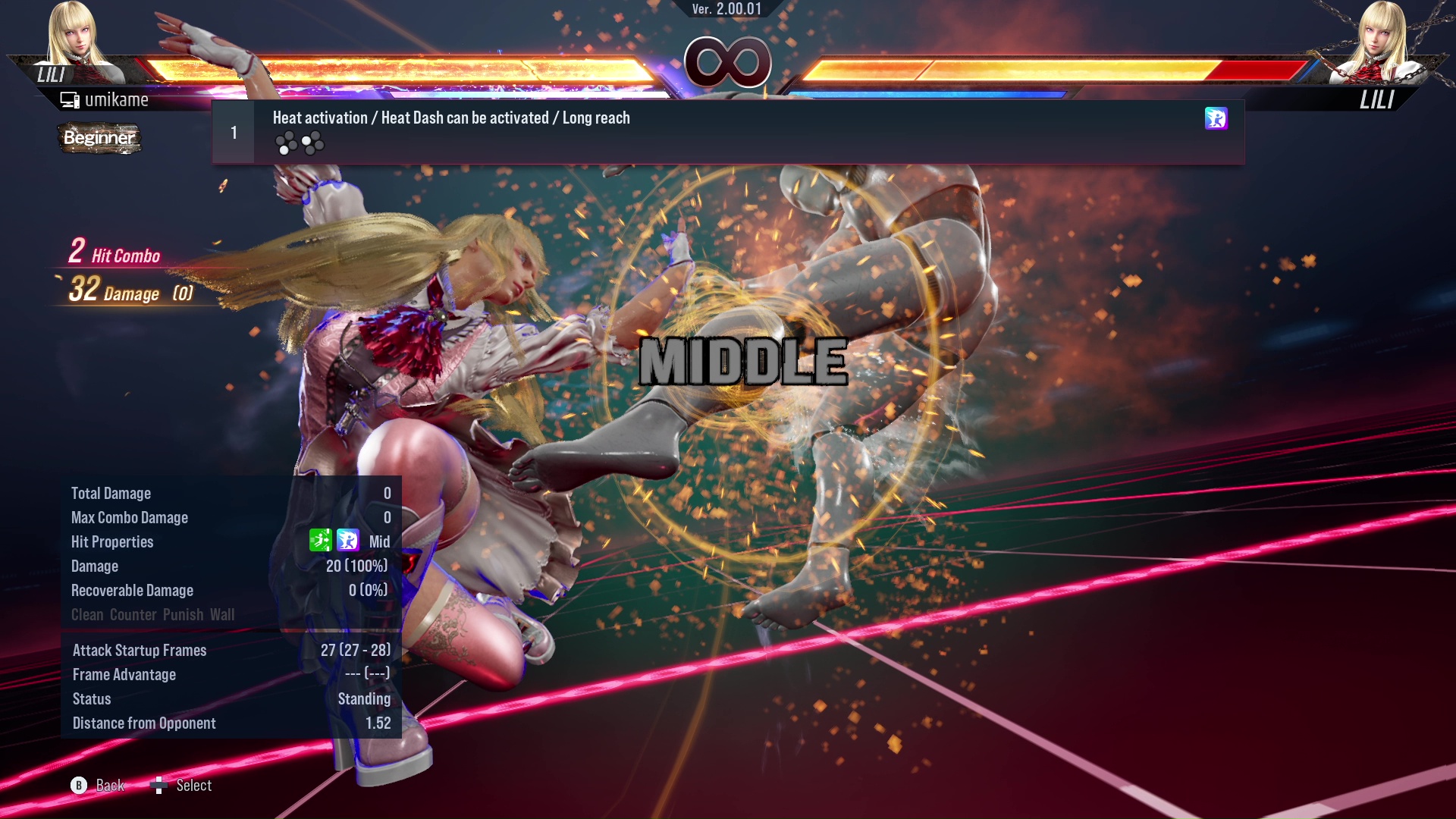Click the green icon beside Hit Properties
Screen dimensions: 1456x819
(320, 541)
